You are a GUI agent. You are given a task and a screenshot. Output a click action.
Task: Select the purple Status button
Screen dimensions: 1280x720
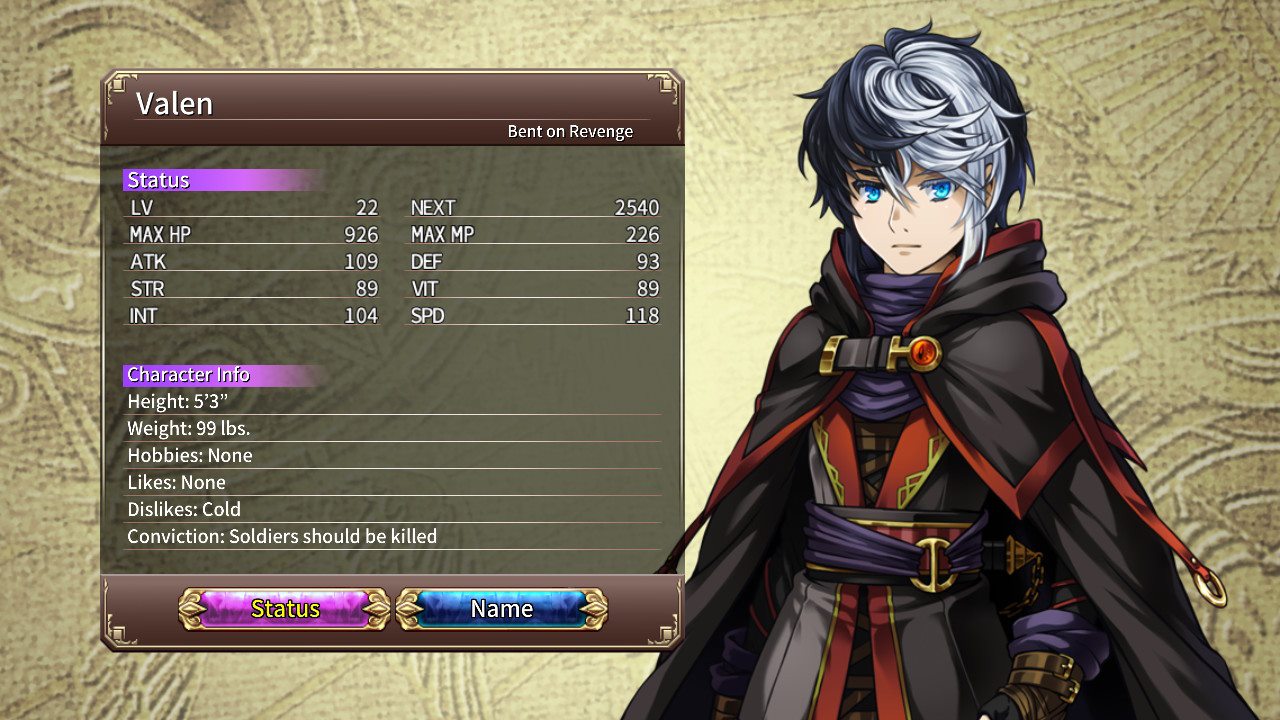tap(285, 608)
